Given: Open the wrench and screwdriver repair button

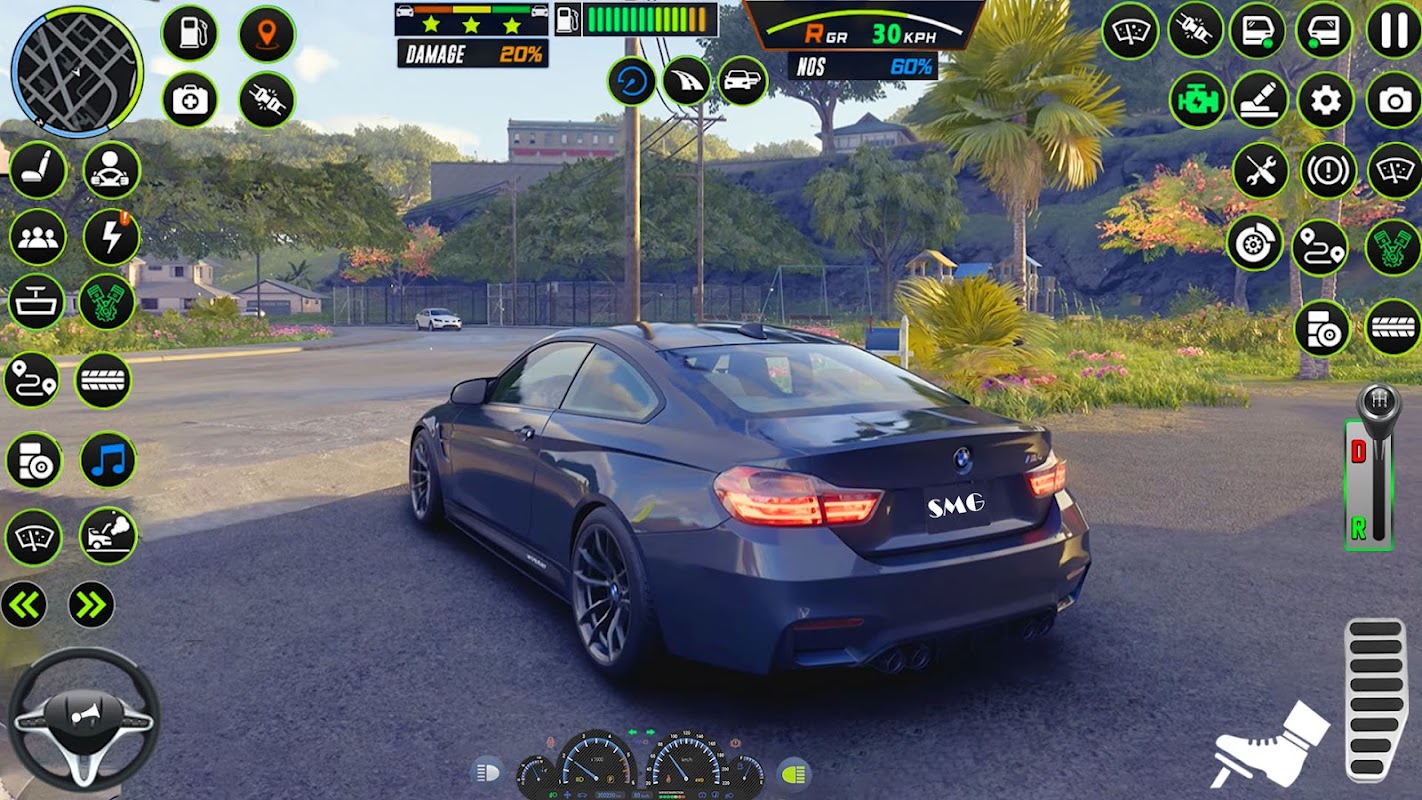Looking at the screenshot, I should click(x=1260, y=170).
